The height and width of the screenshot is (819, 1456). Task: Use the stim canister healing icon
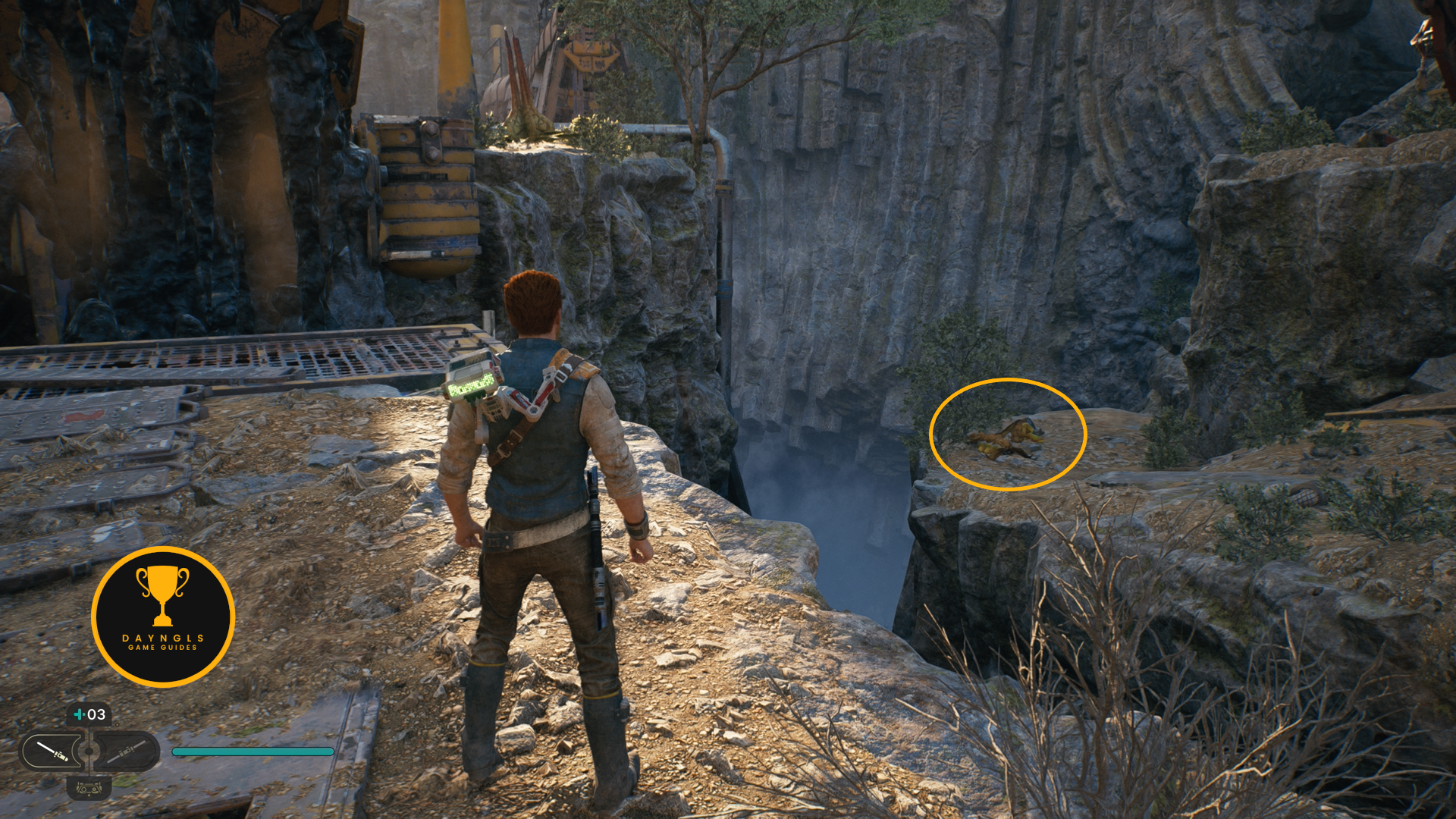point(89,714)
